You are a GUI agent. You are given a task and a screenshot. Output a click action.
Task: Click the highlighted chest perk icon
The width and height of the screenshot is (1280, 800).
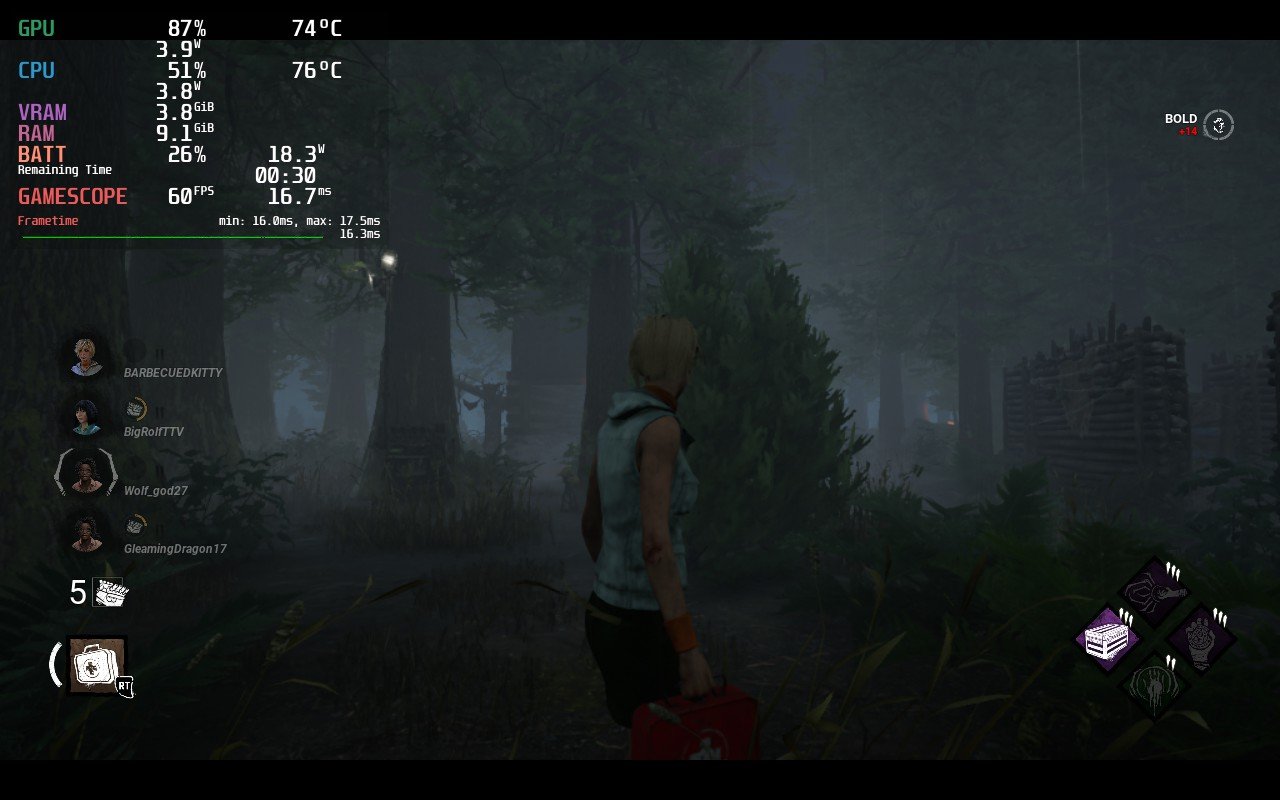(x=1109, y=636)
